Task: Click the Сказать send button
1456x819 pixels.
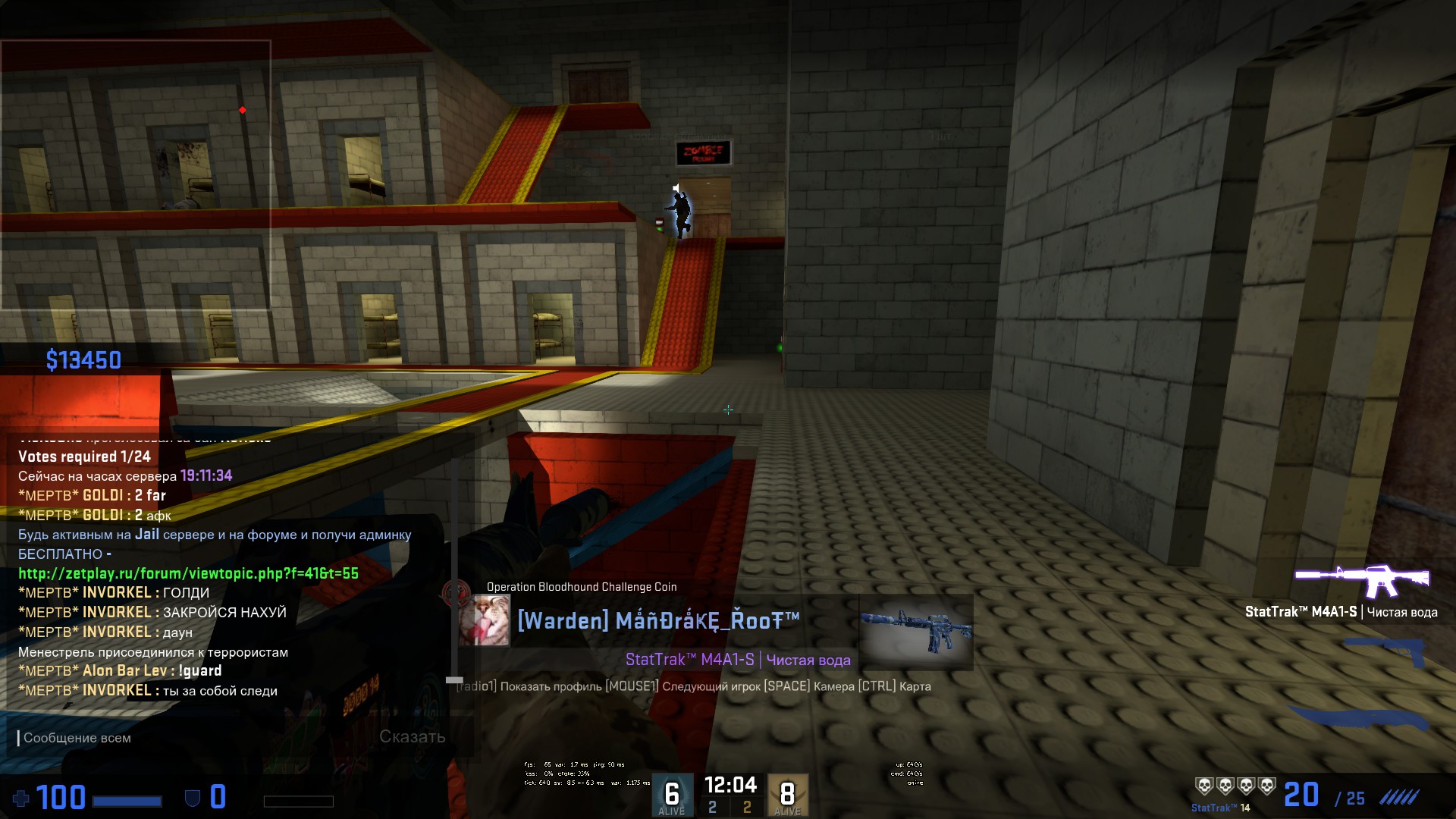Action: pos(412,736)
